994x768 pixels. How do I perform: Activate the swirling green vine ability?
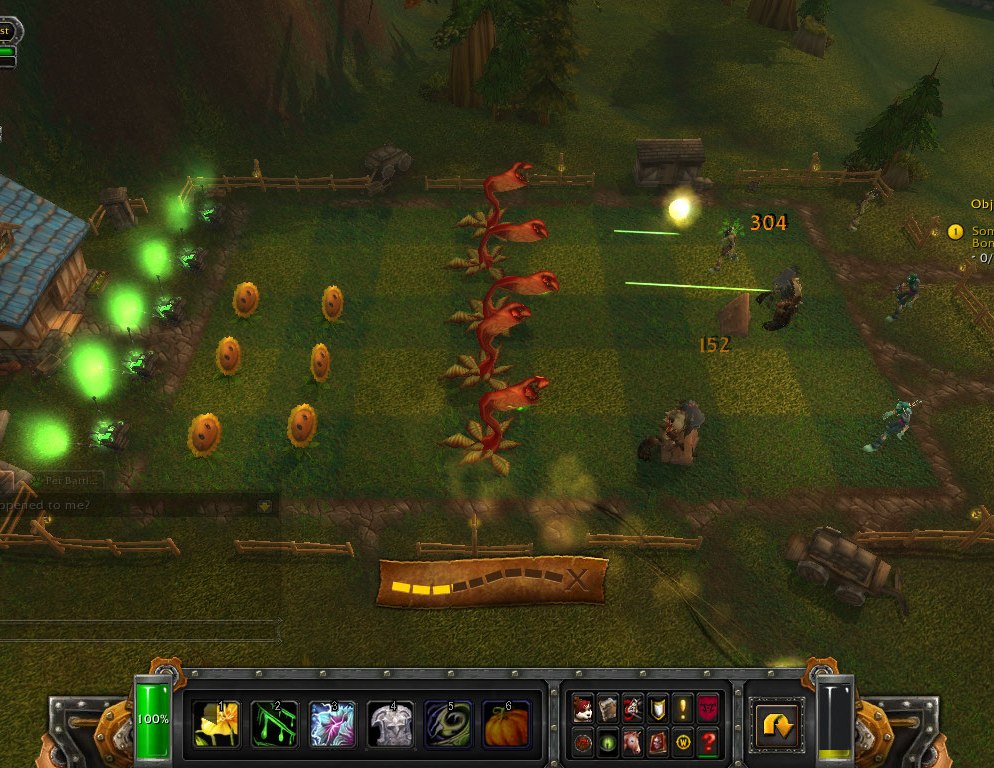point(449,722)
